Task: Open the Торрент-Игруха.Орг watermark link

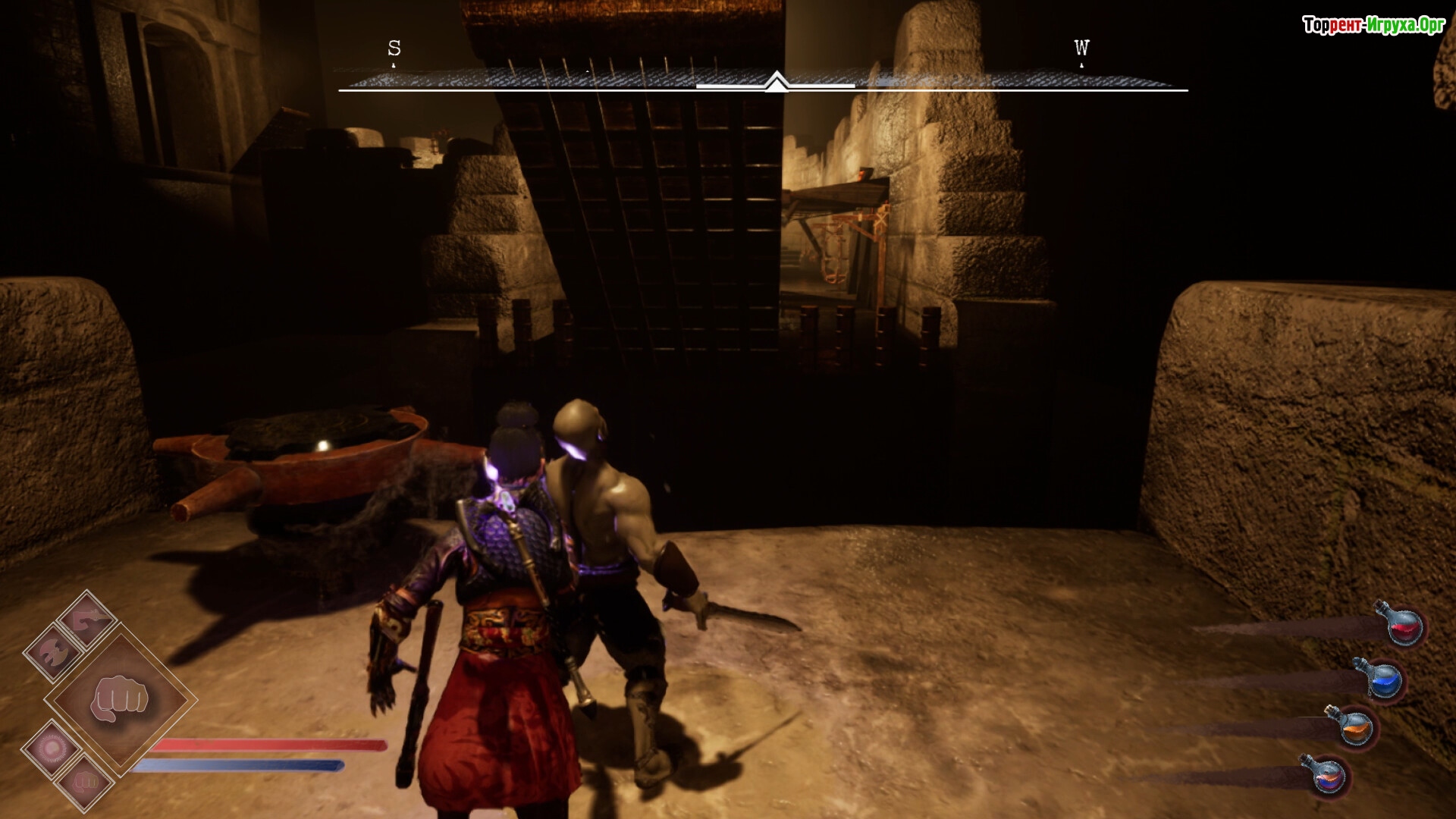Action: click(x=1373, y=25)
